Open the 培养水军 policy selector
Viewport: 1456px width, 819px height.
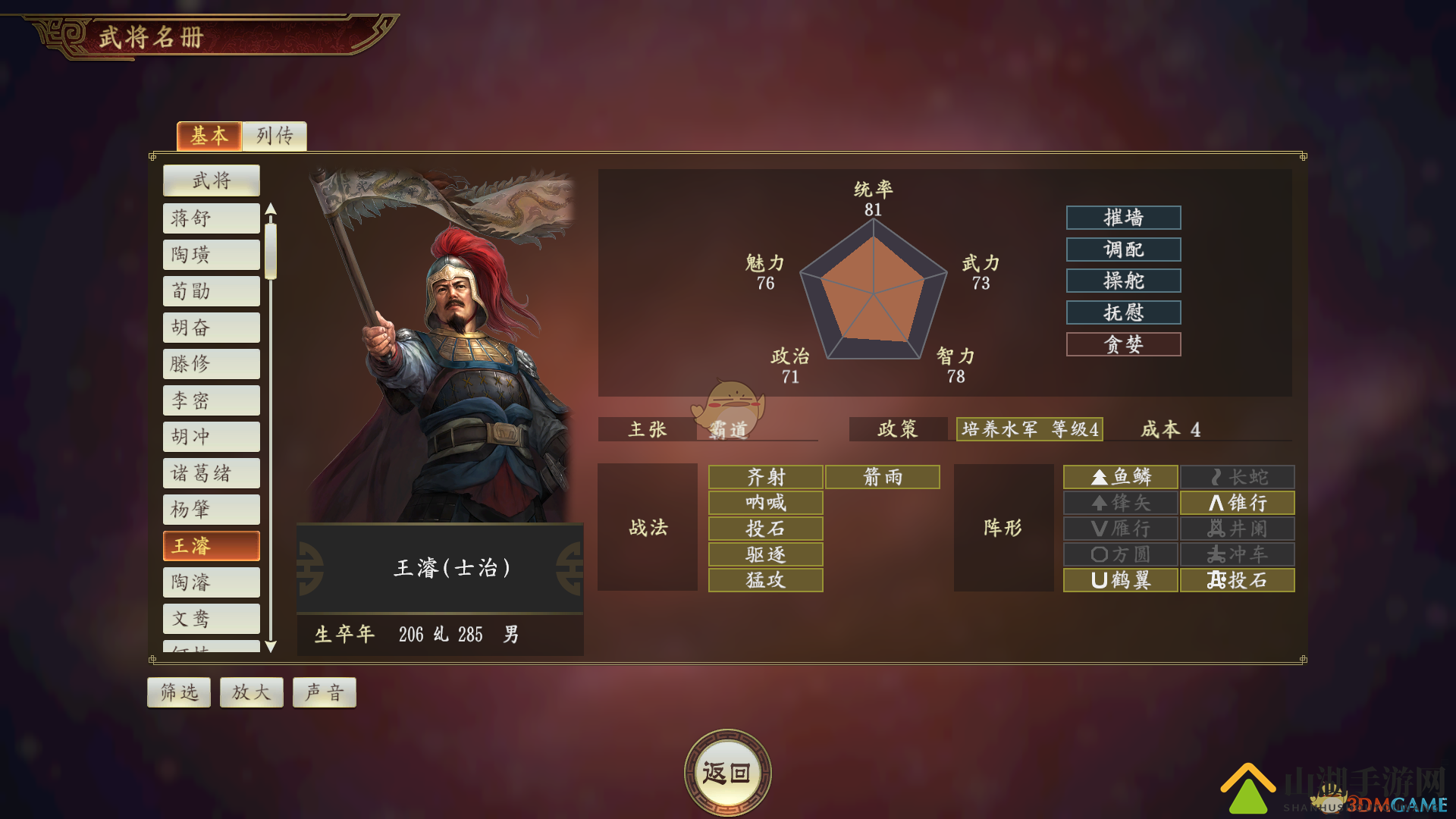1029,429
